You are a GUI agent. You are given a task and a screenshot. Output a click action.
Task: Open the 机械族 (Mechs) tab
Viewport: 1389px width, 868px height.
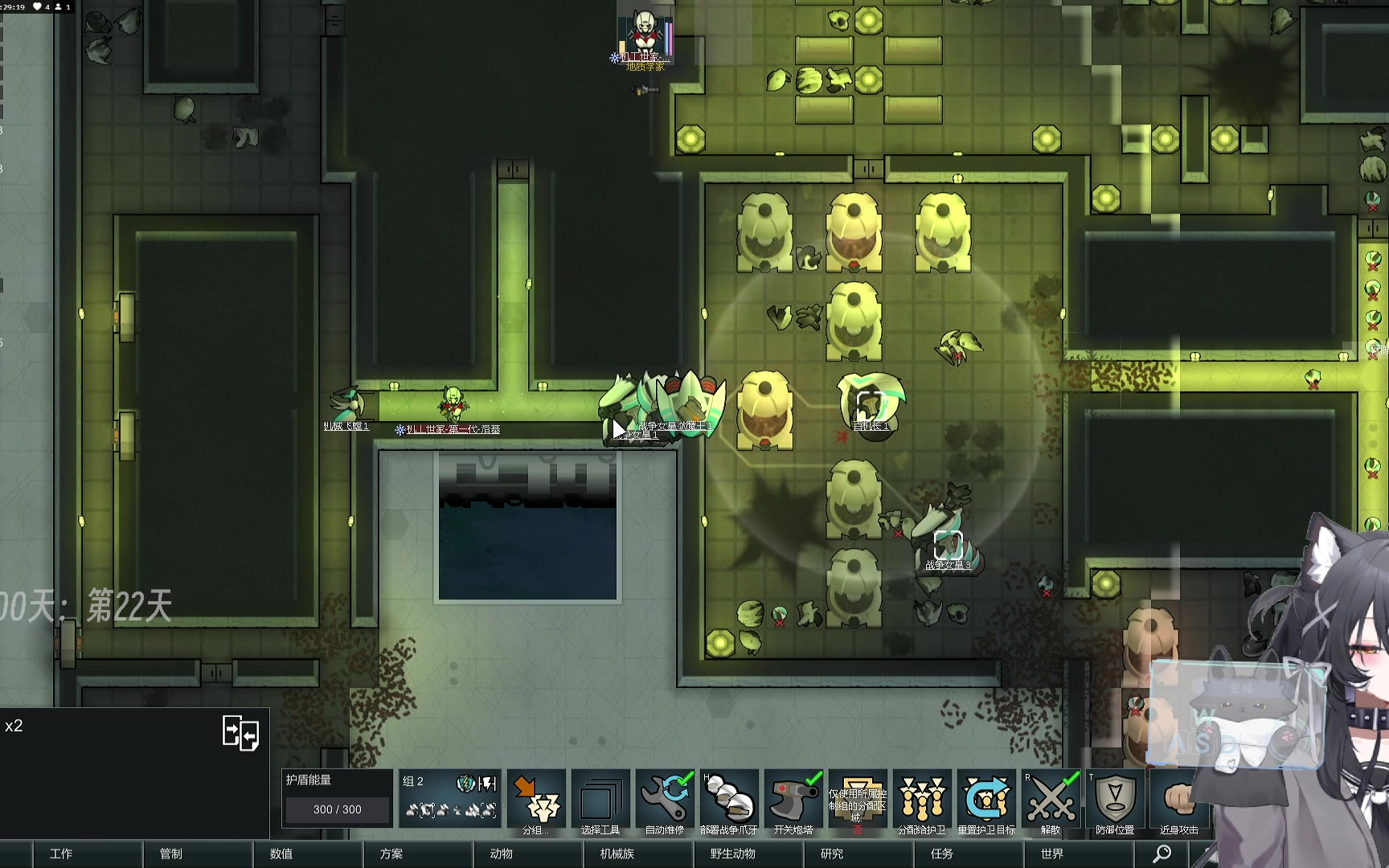point(617,854)
